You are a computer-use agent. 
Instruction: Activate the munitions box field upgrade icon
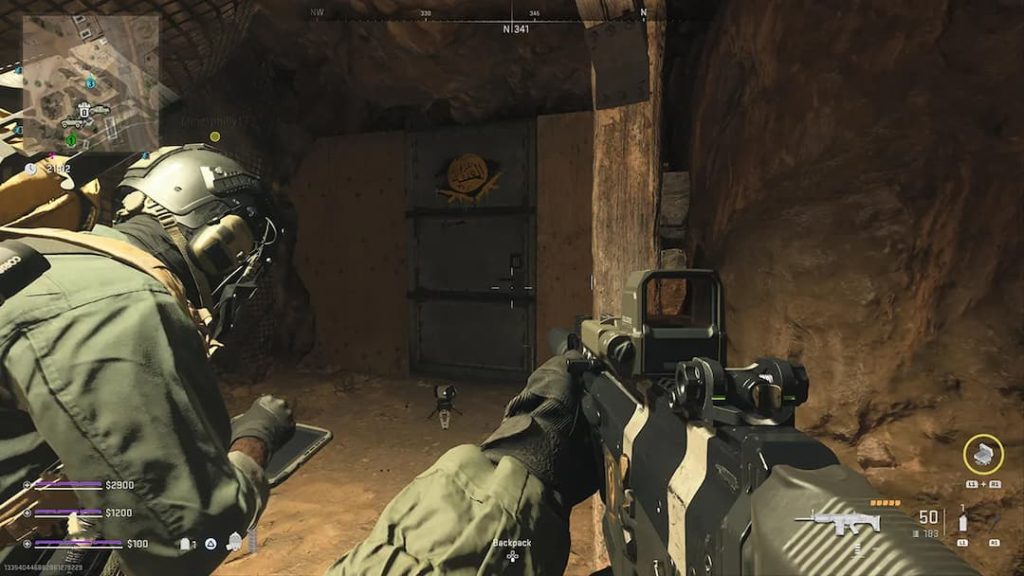[982, 452]
